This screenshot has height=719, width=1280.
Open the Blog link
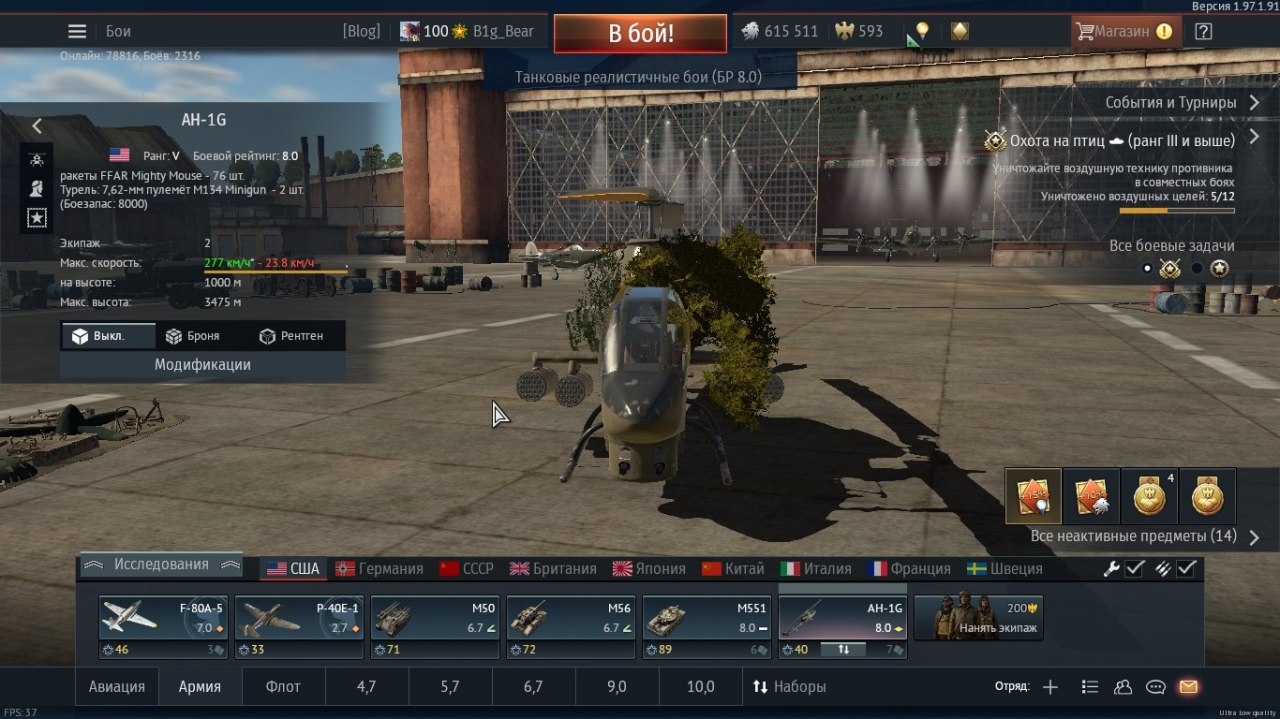click(x=361, y=31)
